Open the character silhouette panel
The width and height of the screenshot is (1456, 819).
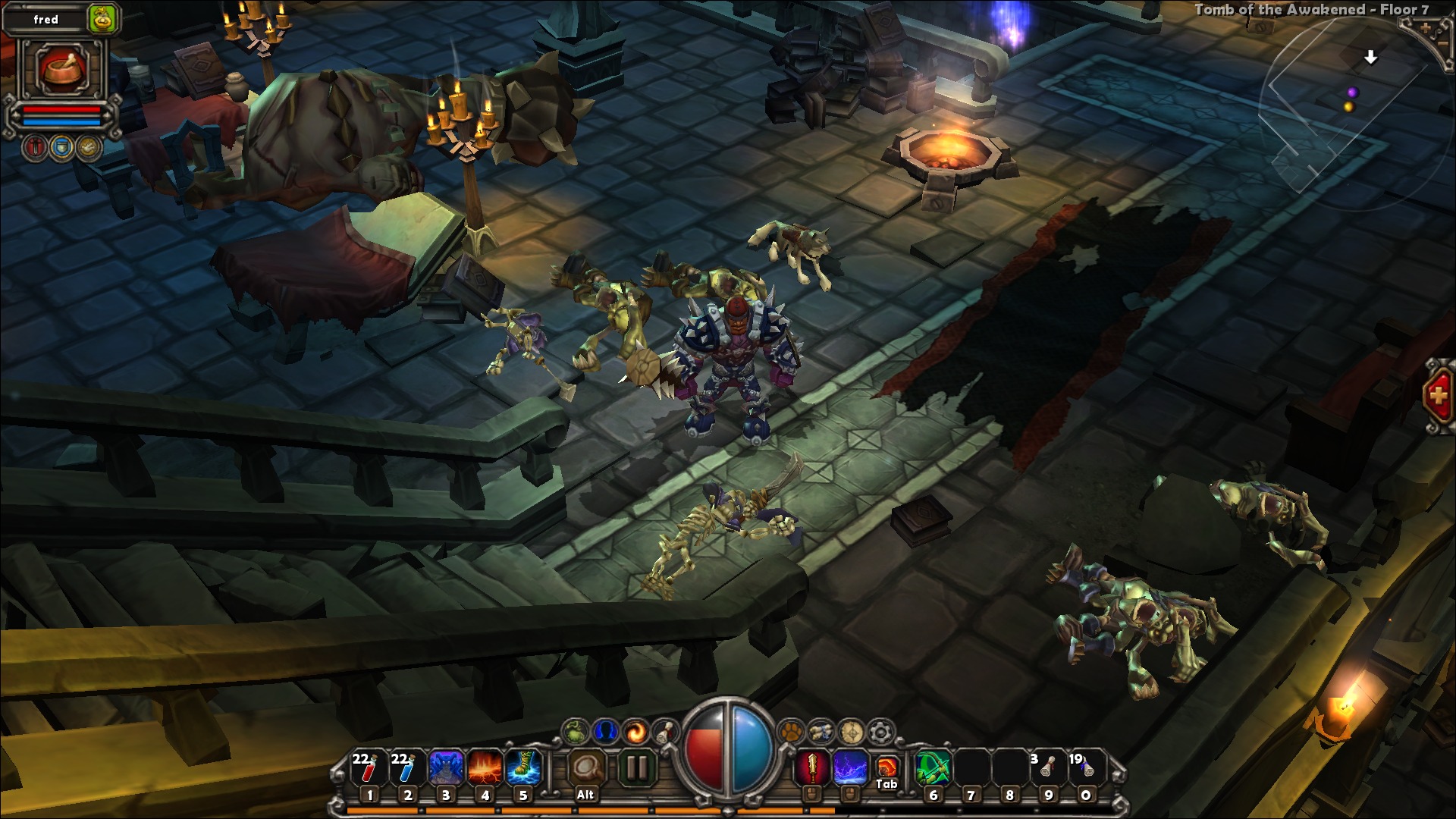[605, 732]
